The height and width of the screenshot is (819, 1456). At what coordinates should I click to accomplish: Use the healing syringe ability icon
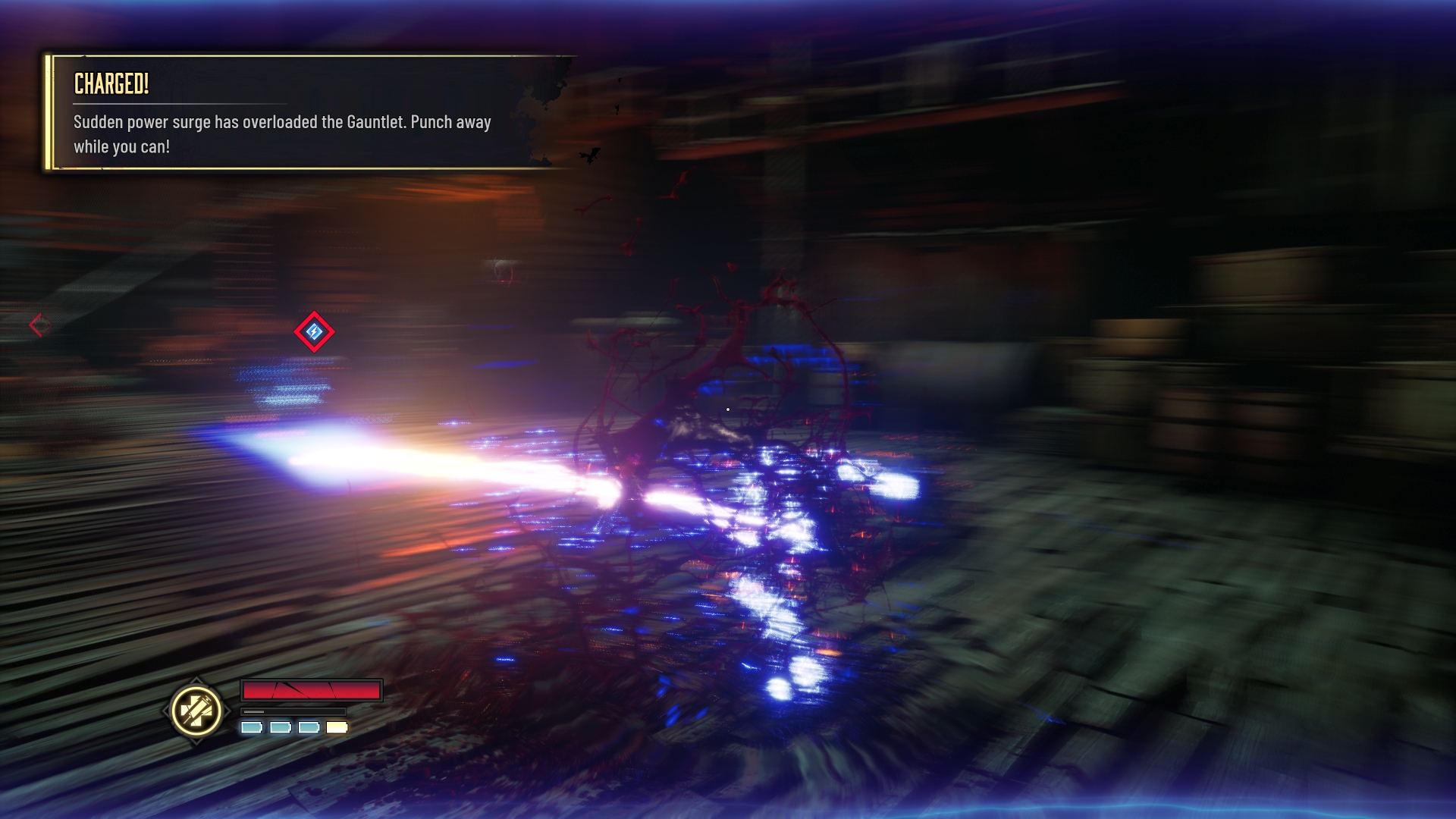(196, 711)
